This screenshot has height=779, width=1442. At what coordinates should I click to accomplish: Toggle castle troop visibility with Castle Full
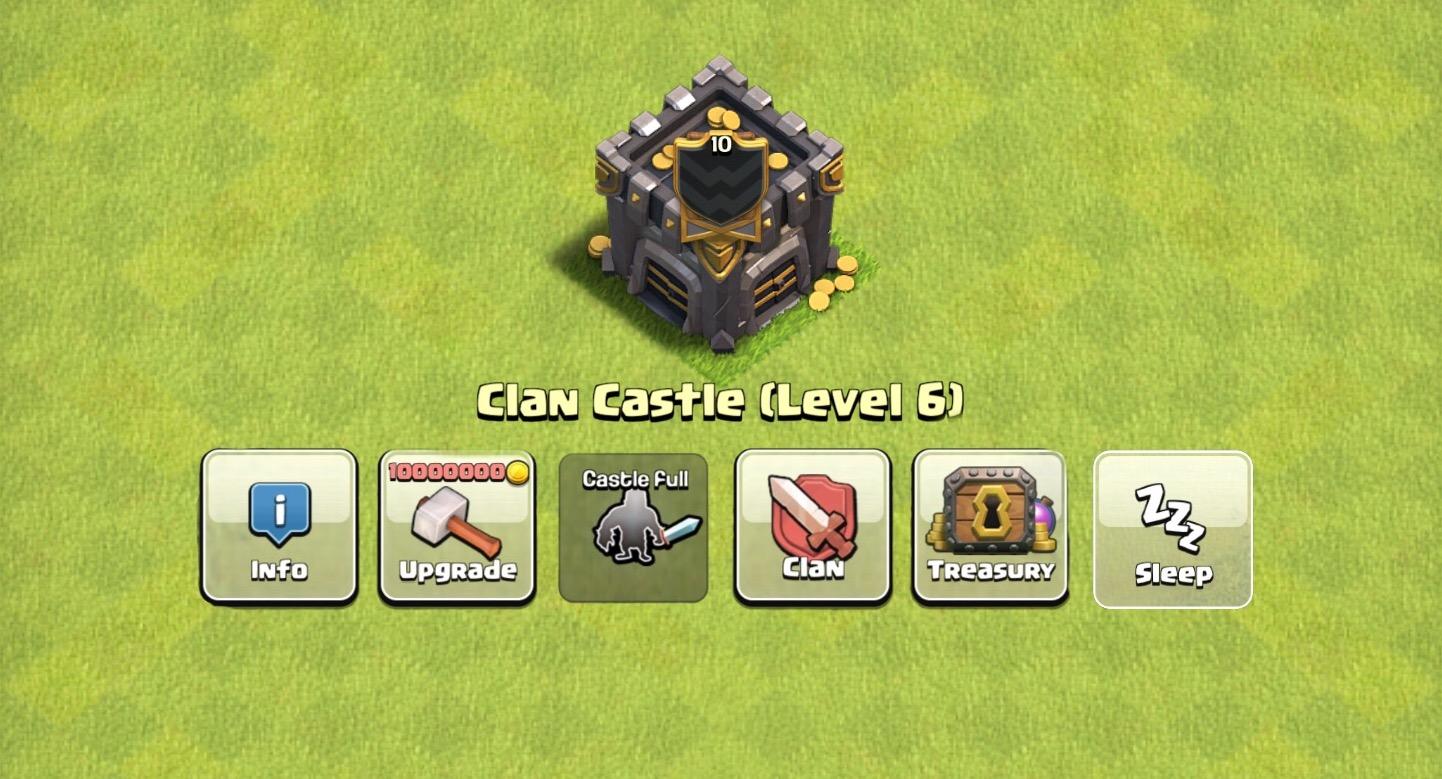[633, 525]
